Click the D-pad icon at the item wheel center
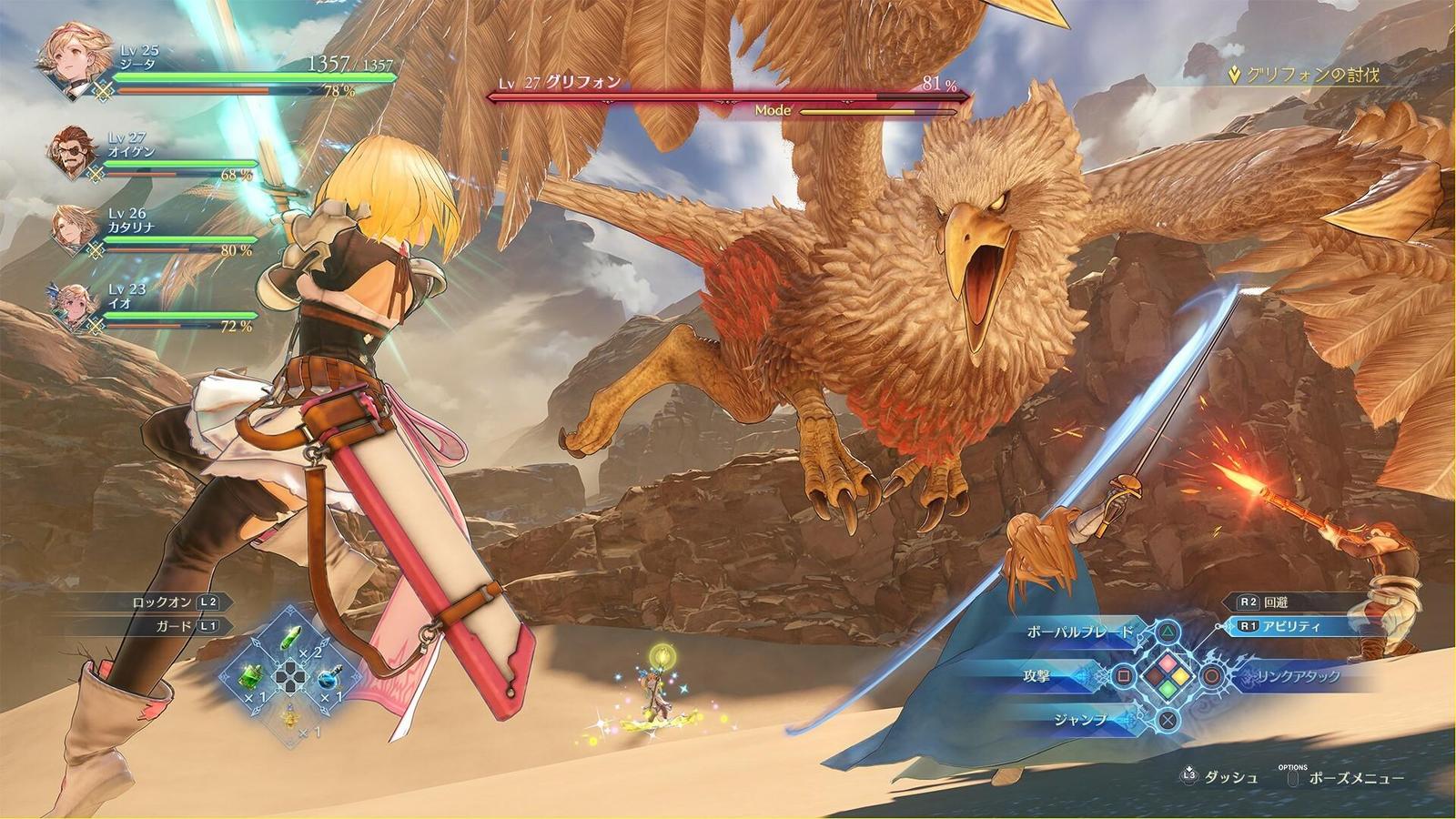The height and width of the screenshot is (819, 1456). [x=290, y=677]
